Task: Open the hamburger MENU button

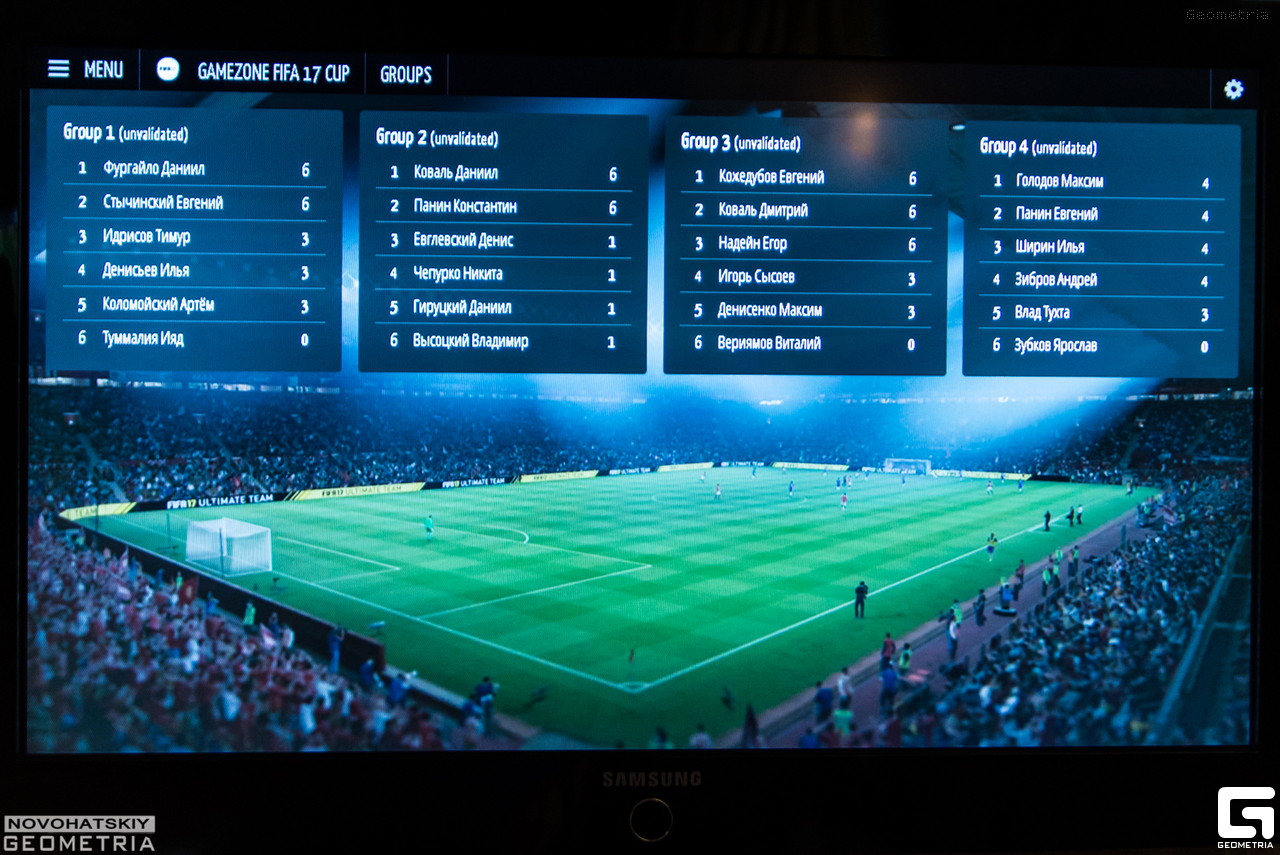Action: [85, 69]
